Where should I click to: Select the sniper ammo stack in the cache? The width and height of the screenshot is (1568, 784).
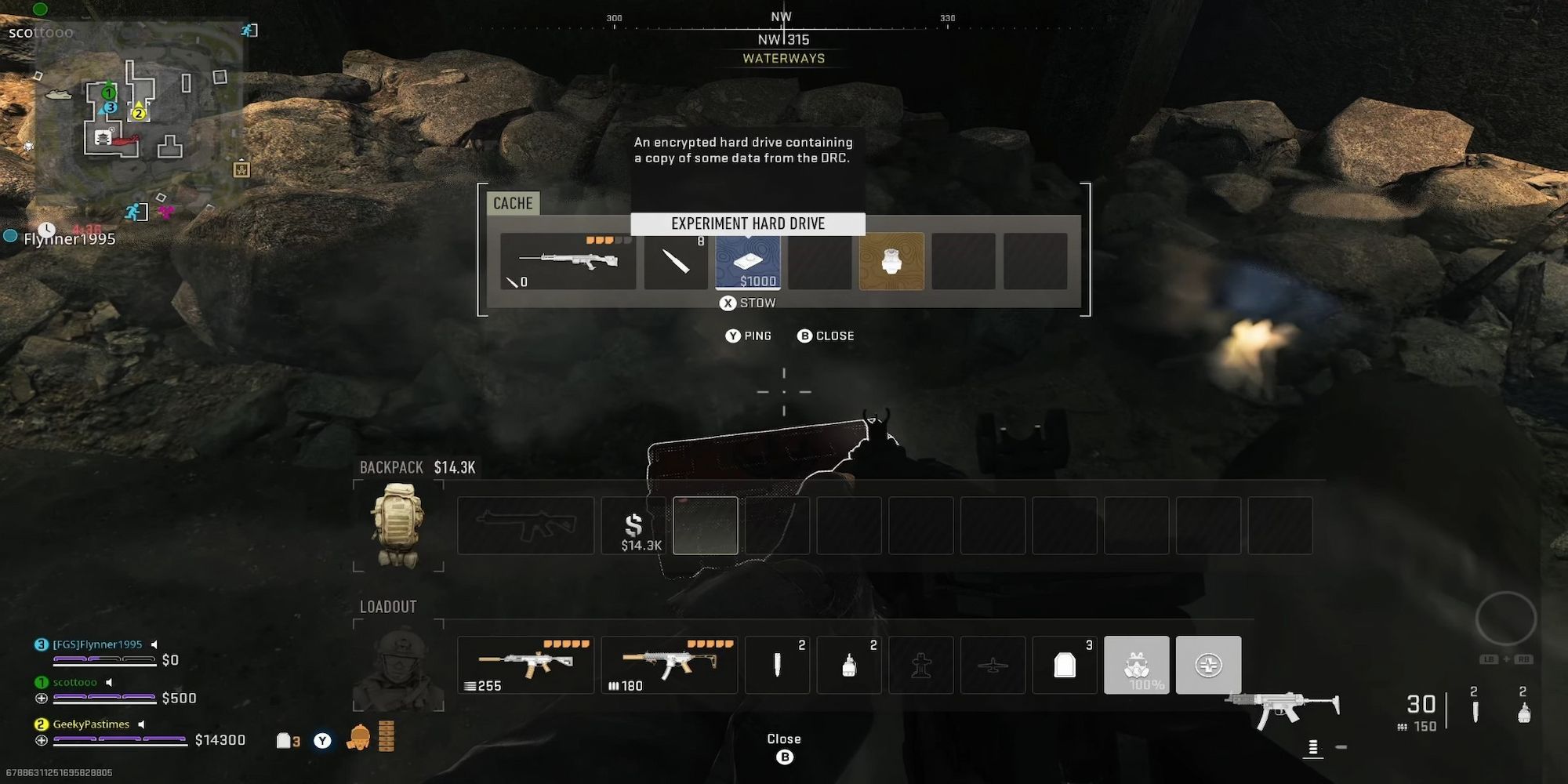pyautogui.click(x=675, y=262)
